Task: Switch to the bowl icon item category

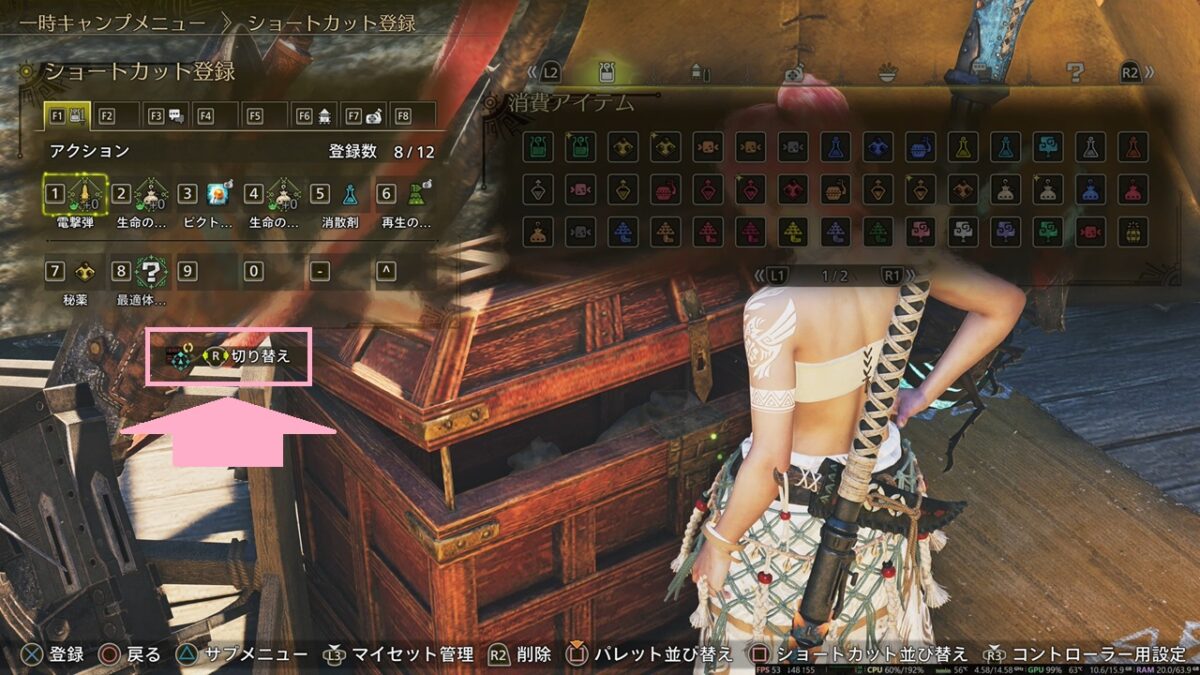Action: (887, 72)
